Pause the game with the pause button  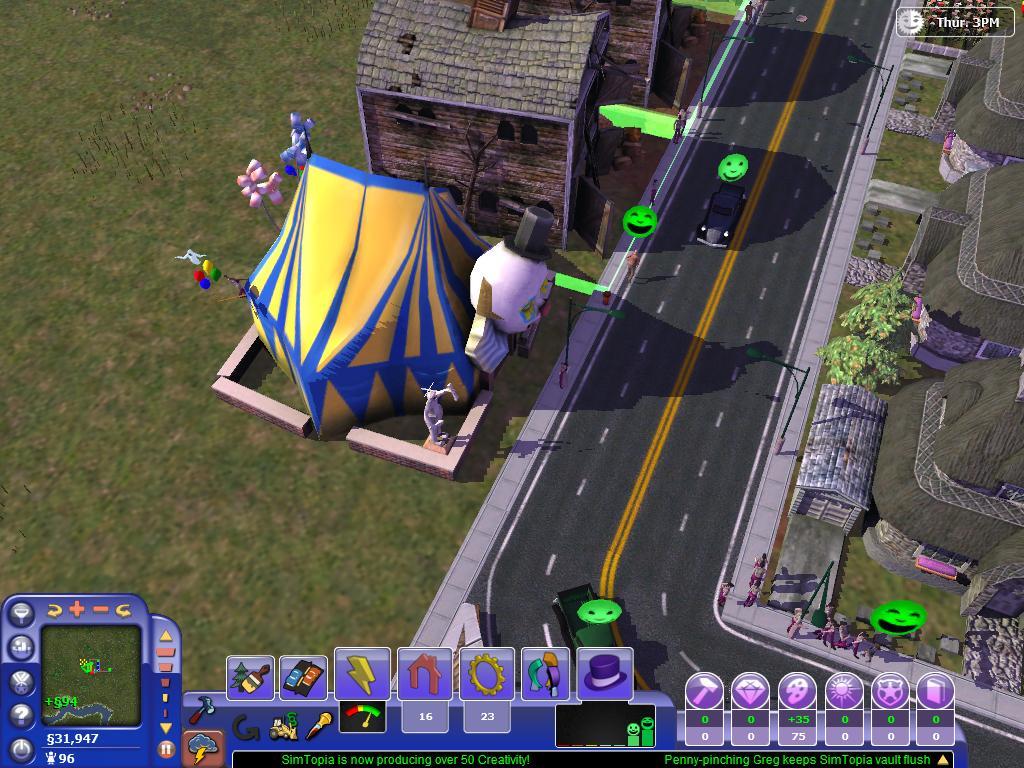[166, 748]
